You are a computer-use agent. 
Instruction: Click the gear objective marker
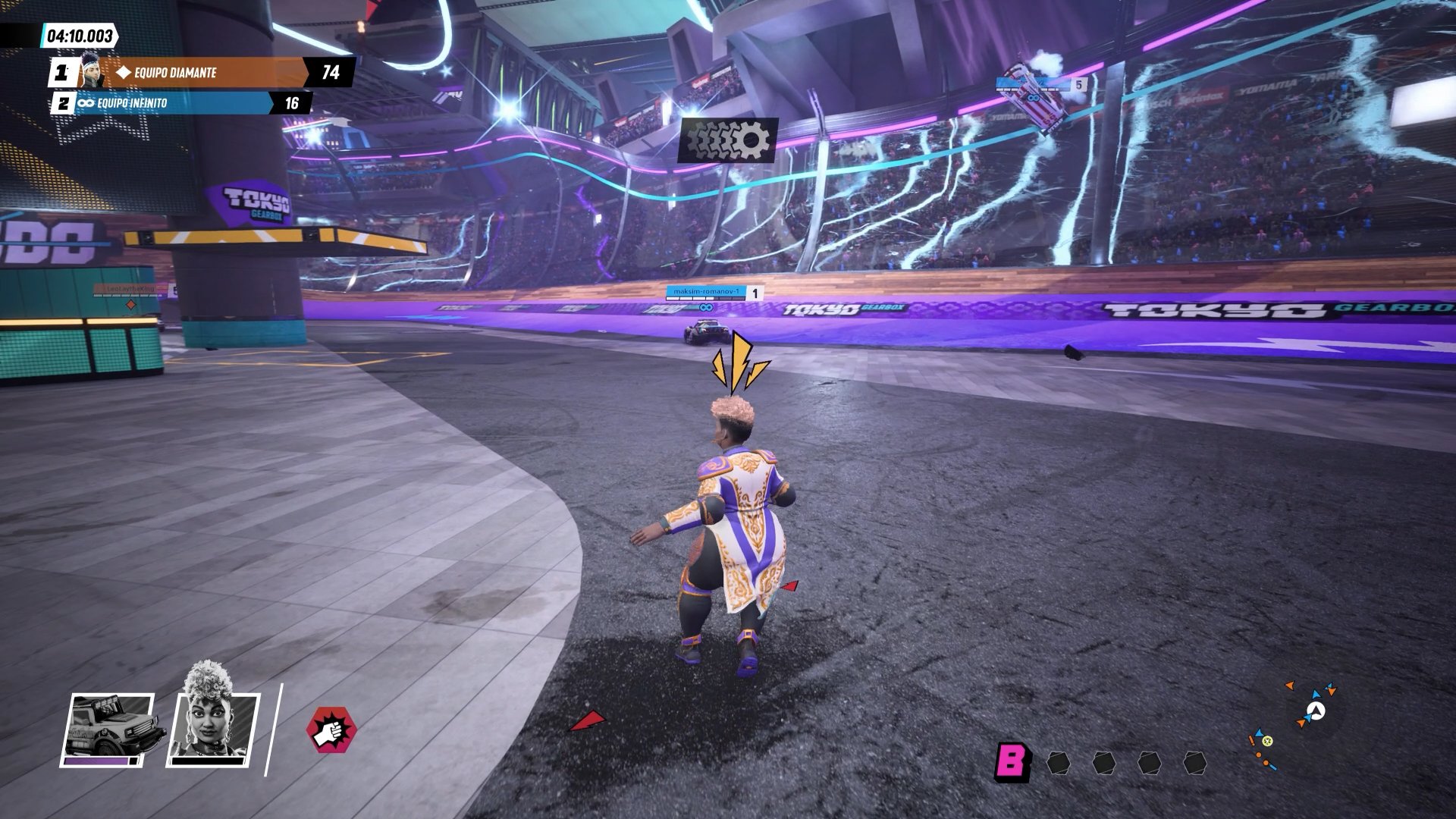pos(727,140)
